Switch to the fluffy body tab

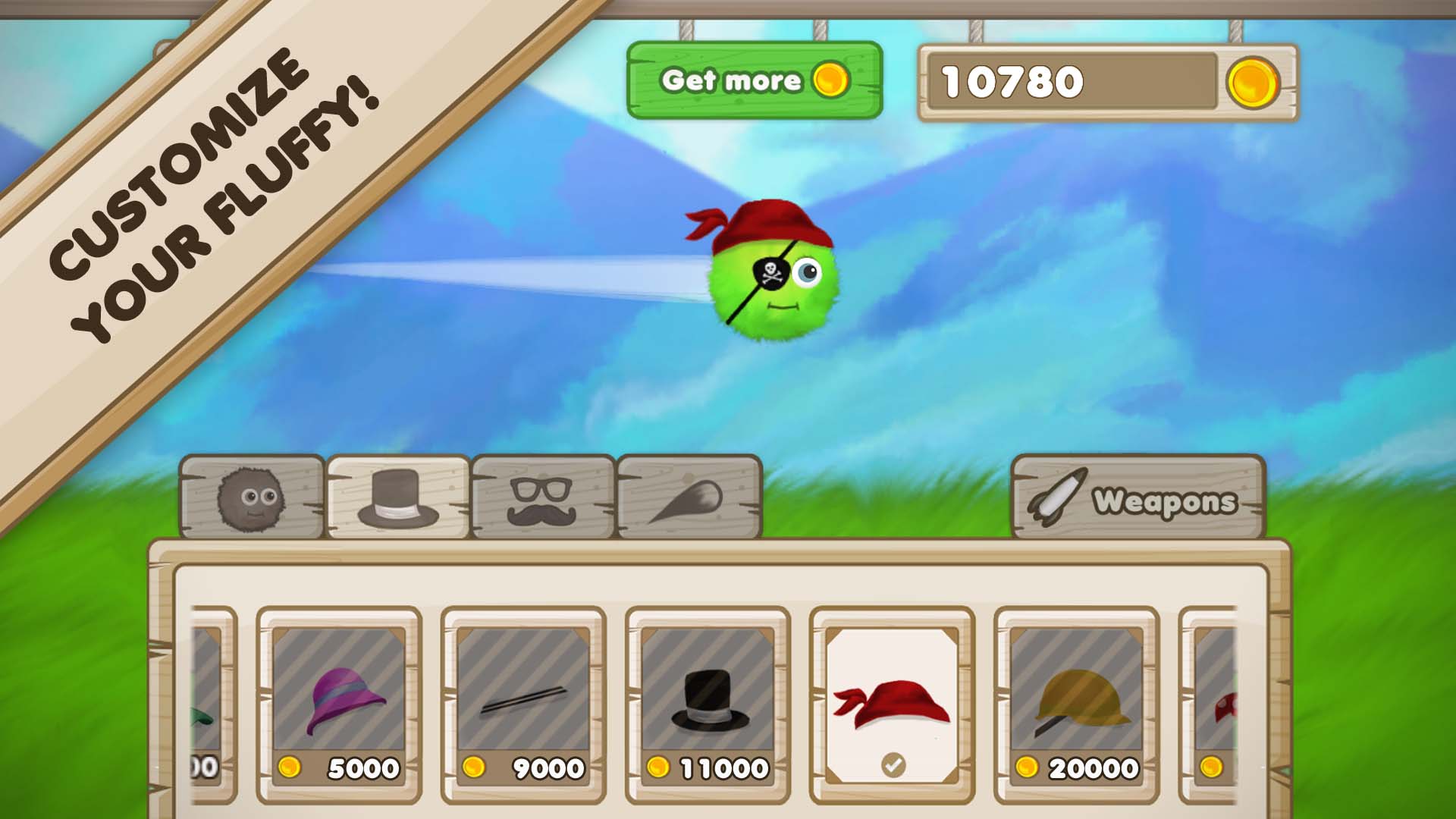(x=252, y=498)
